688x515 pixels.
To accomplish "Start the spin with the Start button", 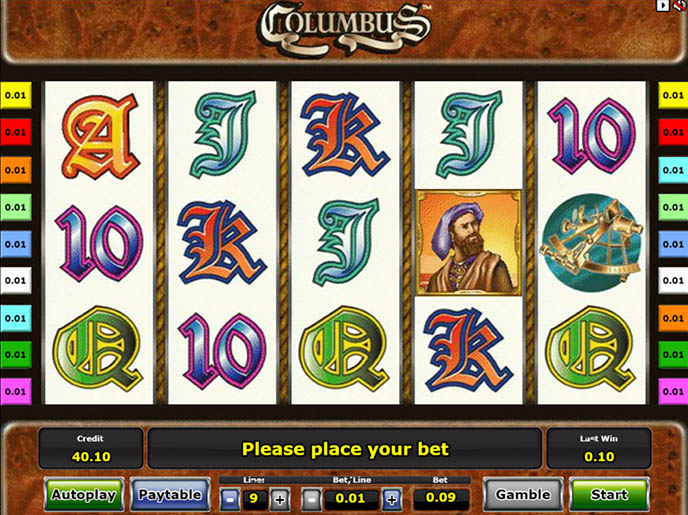I will pyautogui.click(x=608, y=494).
